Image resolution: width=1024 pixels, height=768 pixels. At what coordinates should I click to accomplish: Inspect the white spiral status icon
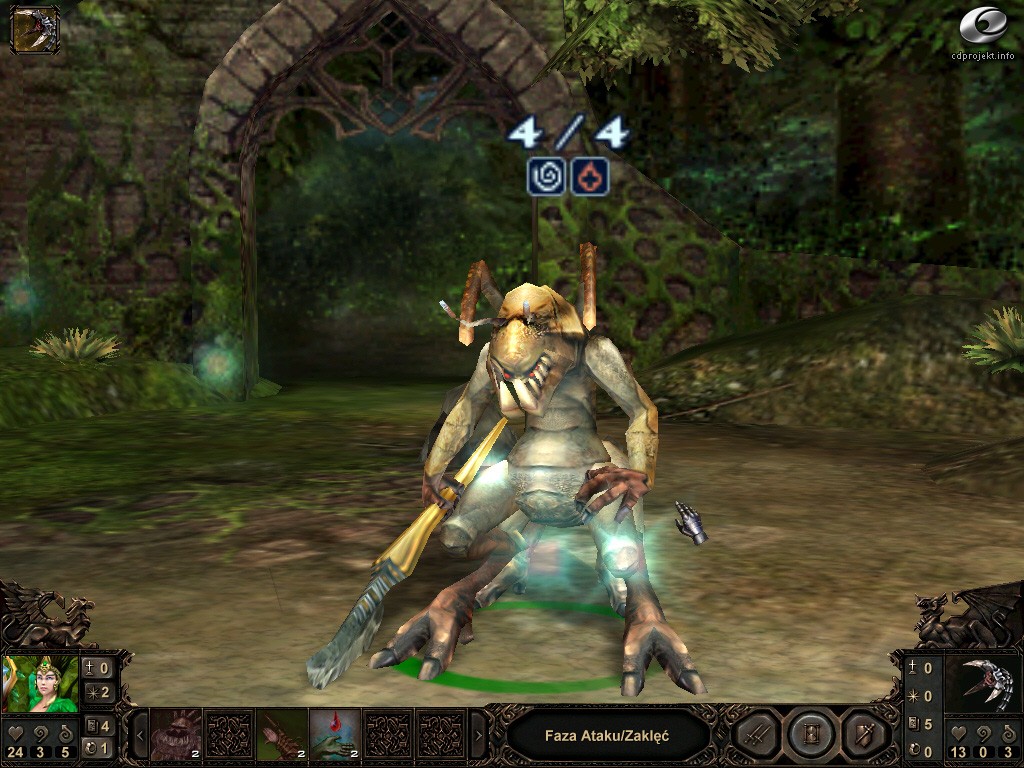coord(546,177)
